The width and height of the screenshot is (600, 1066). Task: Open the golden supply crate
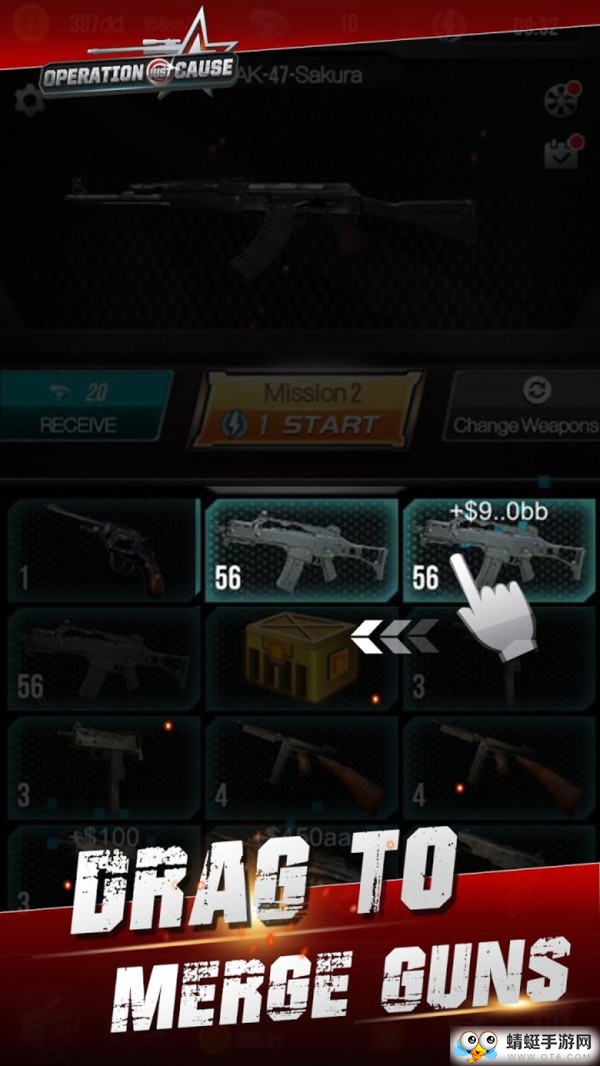301,656
